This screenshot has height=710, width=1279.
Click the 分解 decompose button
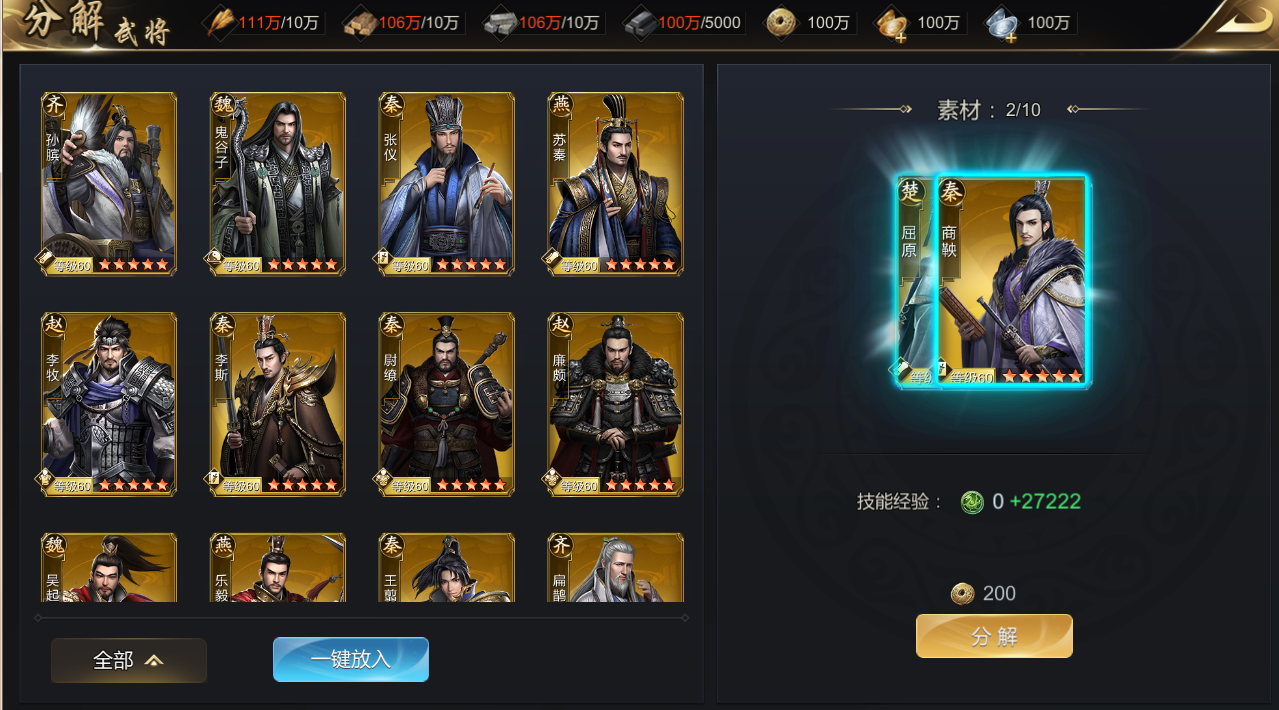click(x=994, y=636)
